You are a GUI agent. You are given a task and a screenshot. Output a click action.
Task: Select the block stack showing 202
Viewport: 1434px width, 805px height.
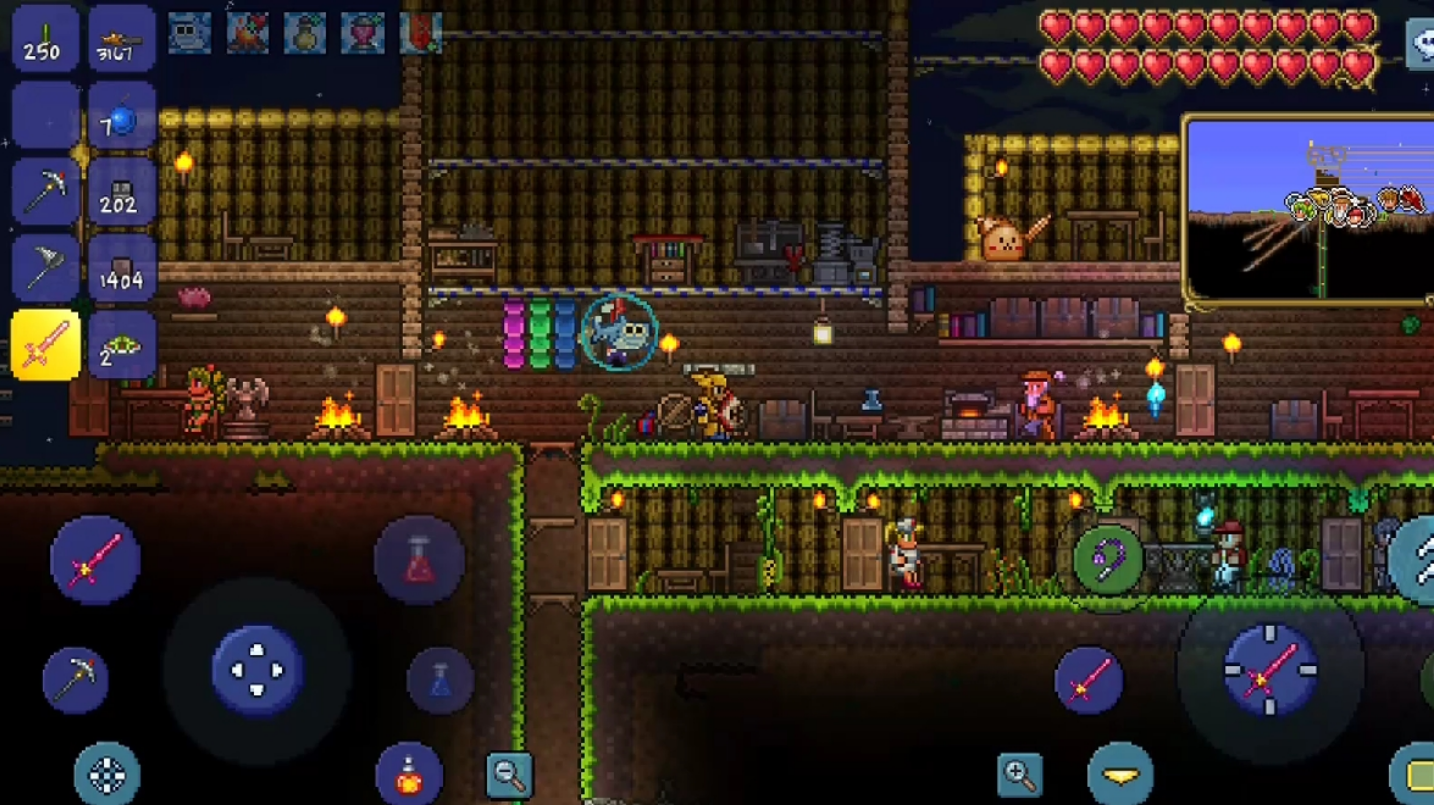pos(122,191)
